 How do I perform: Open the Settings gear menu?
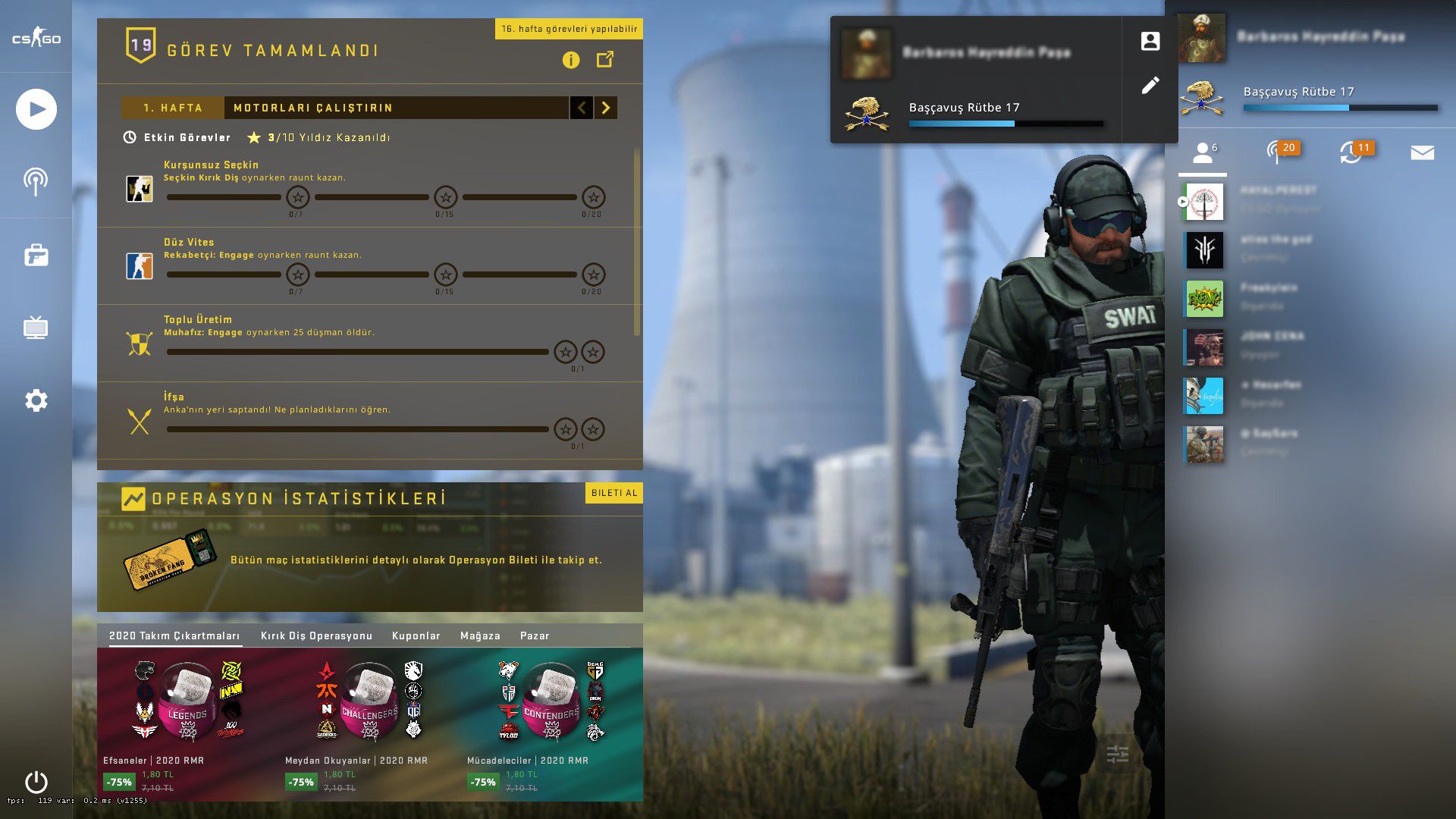36,400
